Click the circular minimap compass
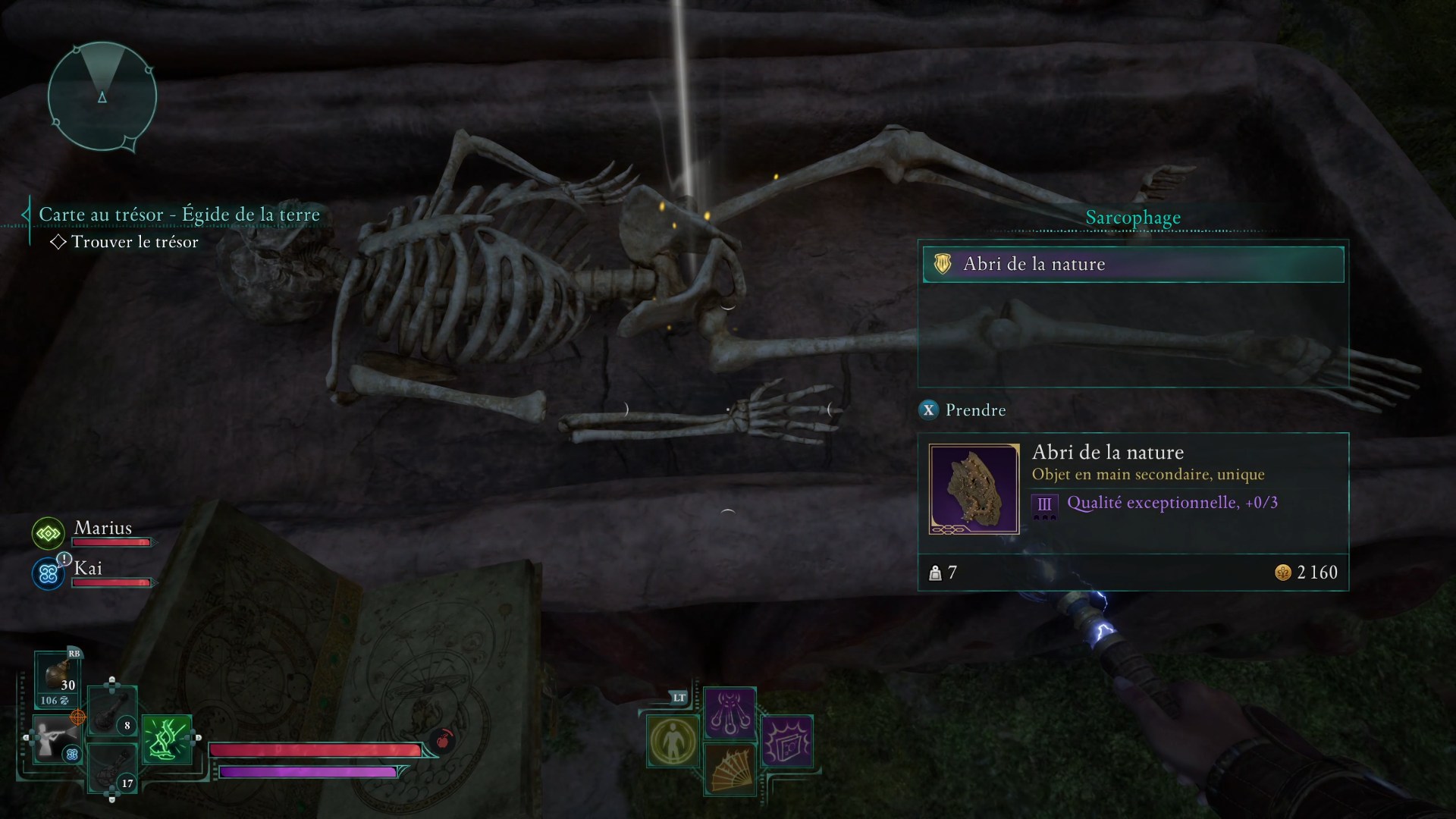The width and height of the screenshot is (1456, 819). 102,96
